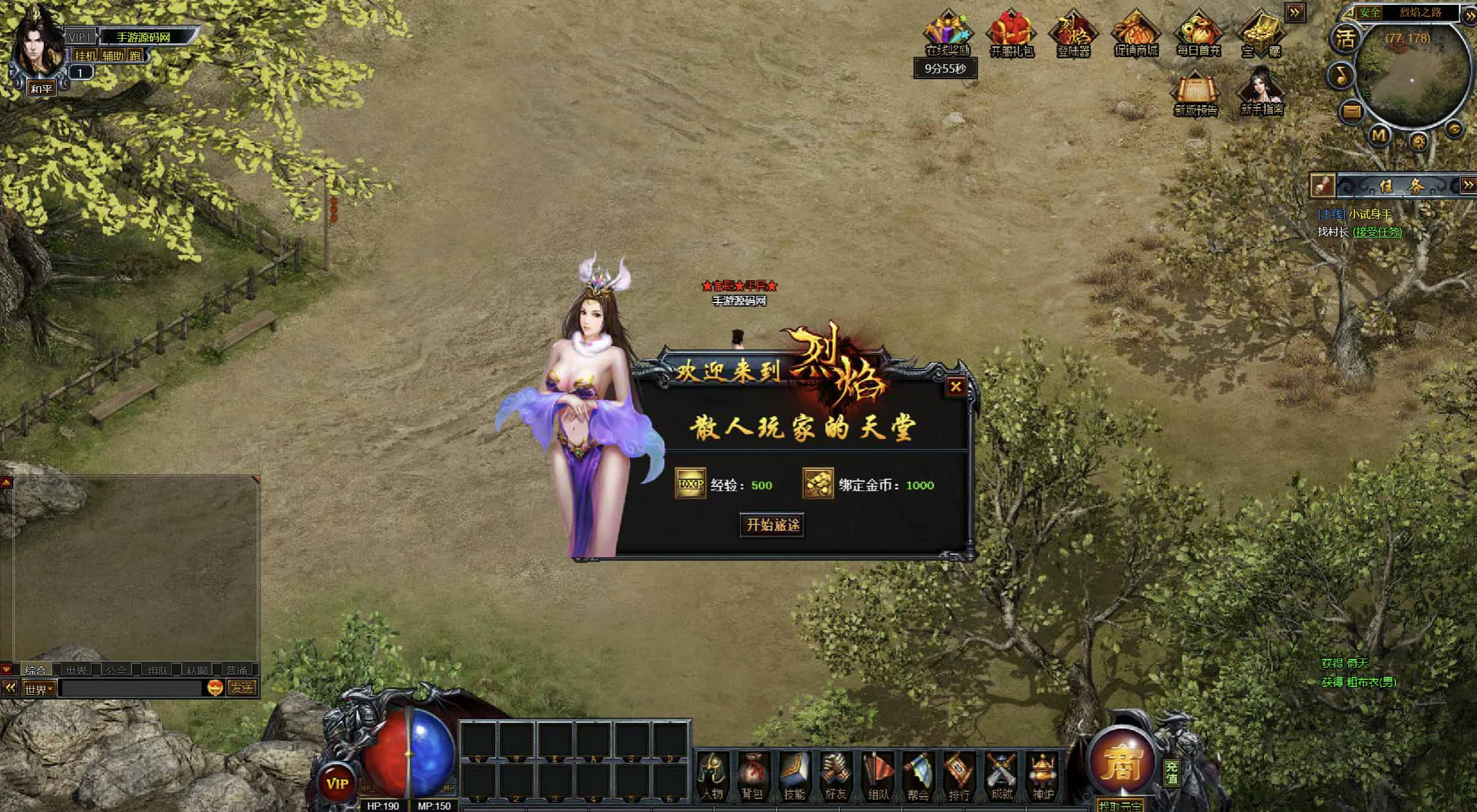Toggle the music note button by the minimap

(1341, 76)
